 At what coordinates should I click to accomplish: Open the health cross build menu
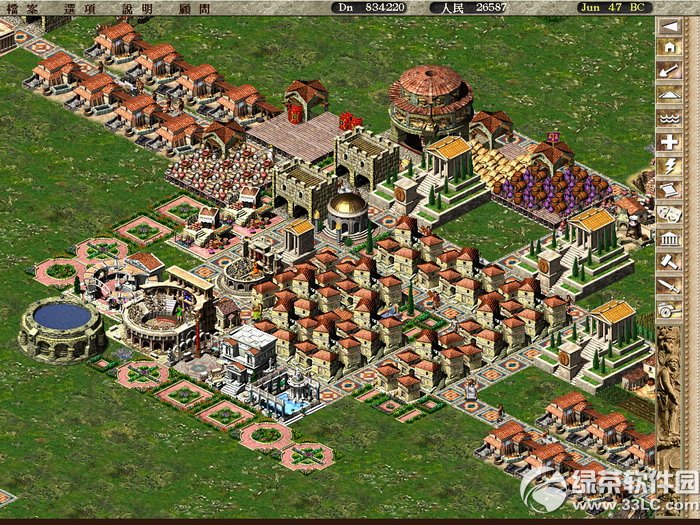(x=669, y=141)
